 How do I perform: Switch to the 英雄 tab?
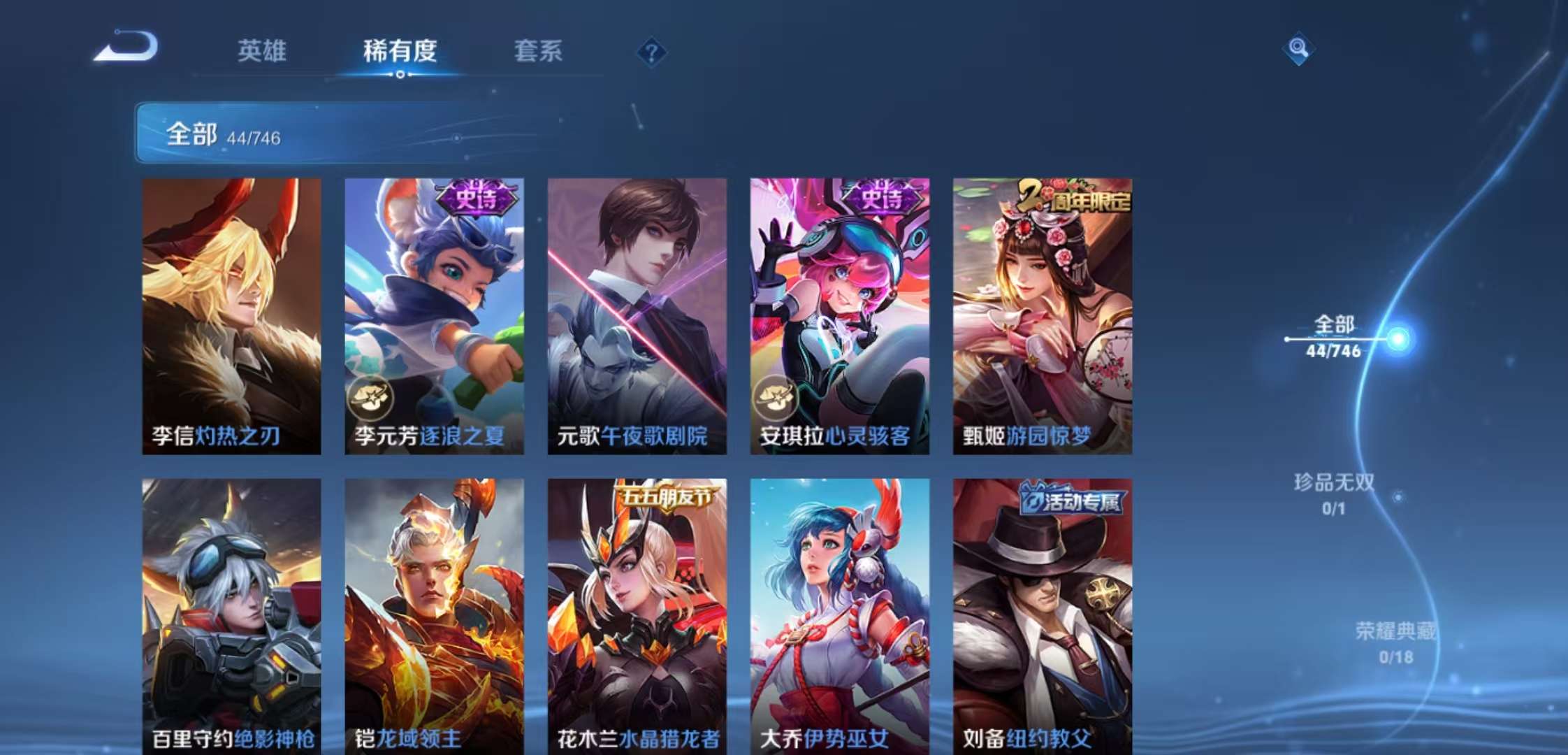pyautogui.click(x=261, y=51)
